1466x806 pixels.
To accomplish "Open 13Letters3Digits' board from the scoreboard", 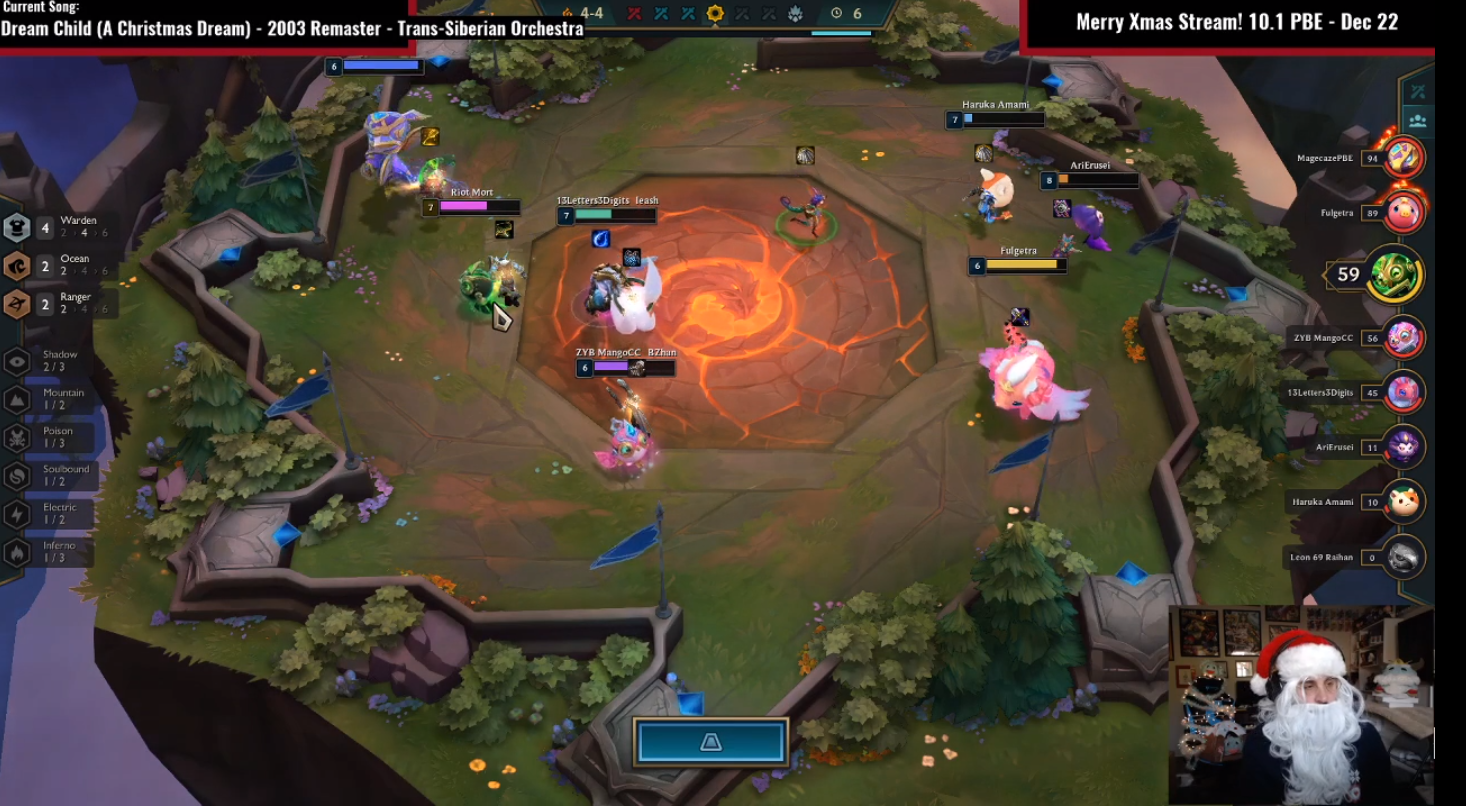I will 1405,392.
